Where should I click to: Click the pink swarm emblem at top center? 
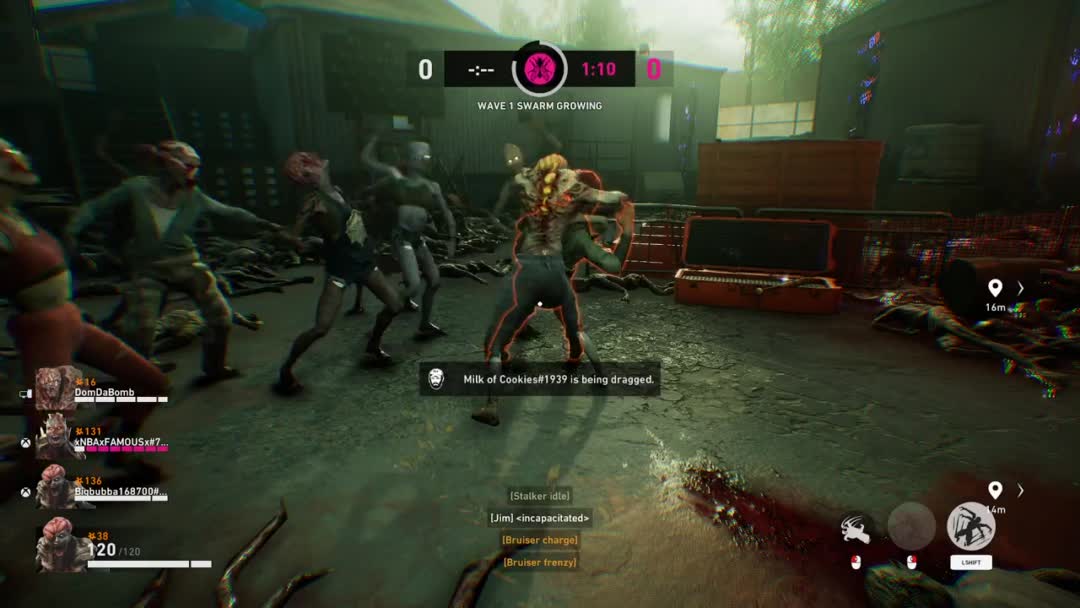click(539, 69)
